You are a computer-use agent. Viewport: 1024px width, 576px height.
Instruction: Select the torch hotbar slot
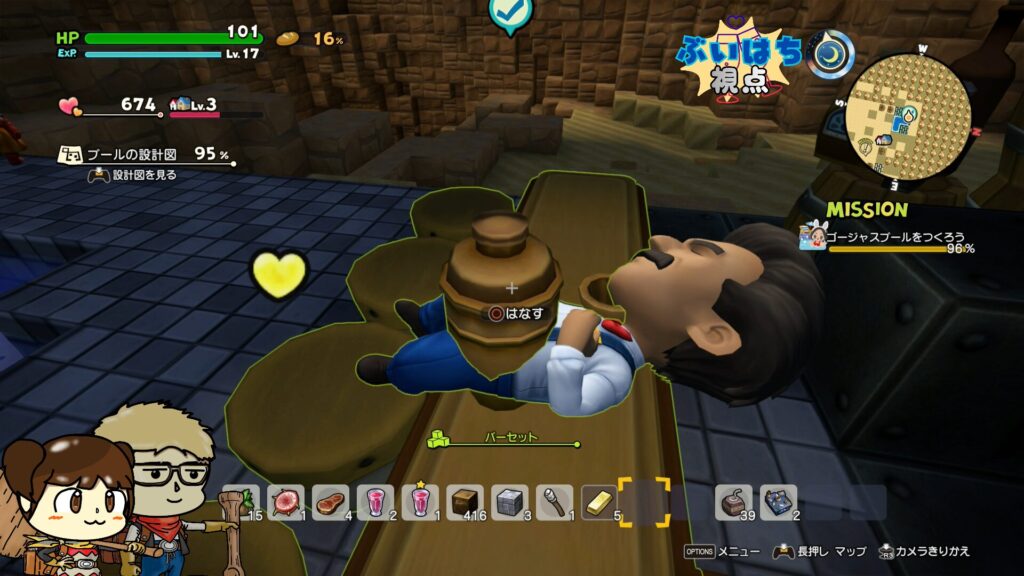click(555, 501)
